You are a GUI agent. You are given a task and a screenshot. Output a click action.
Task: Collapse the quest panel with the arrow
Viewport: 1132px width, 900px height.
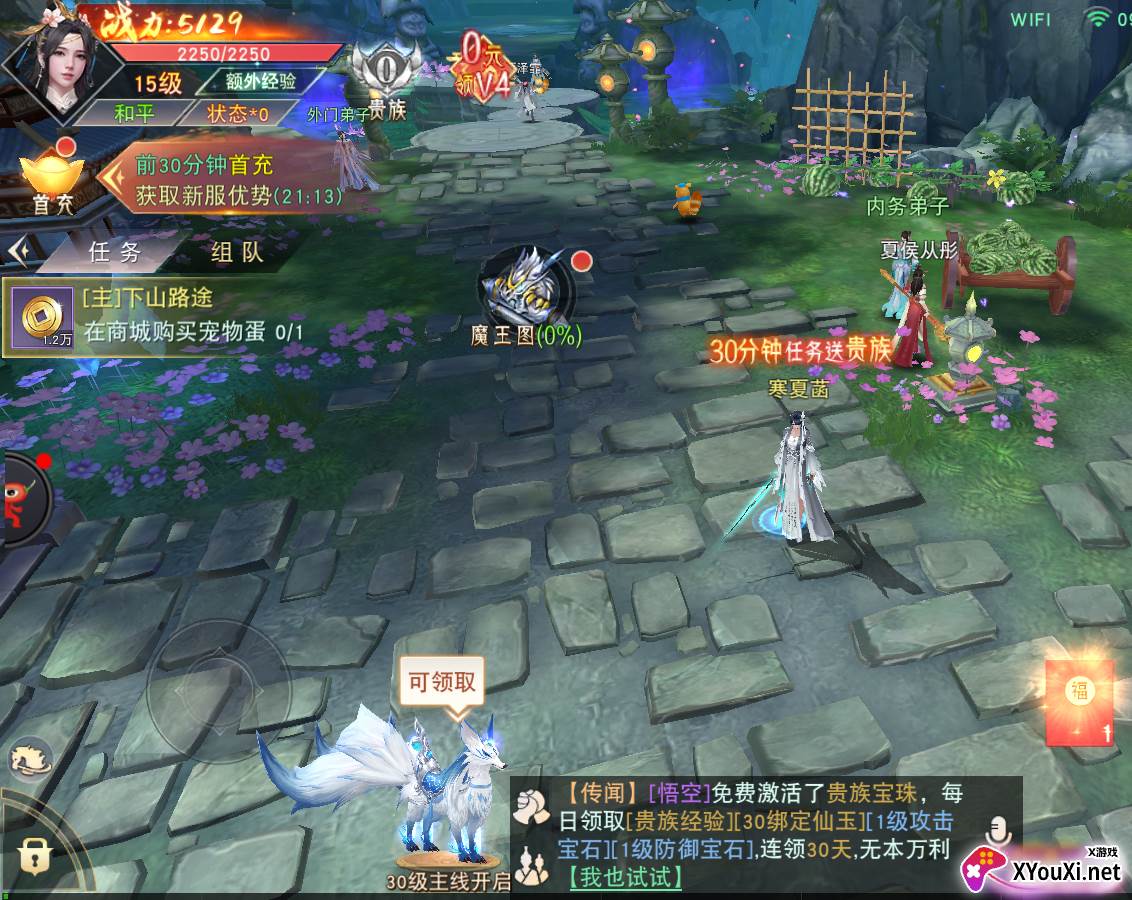[17, 250]
